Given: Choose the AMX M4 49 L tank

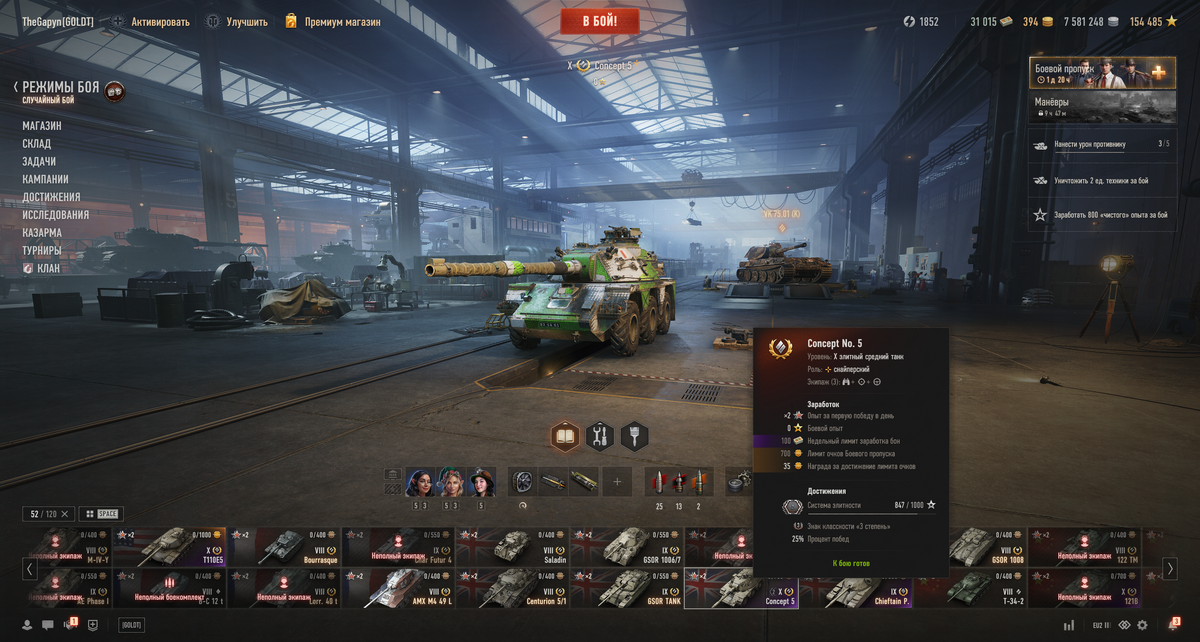Looking at the screenshot, I should point(398,589).
